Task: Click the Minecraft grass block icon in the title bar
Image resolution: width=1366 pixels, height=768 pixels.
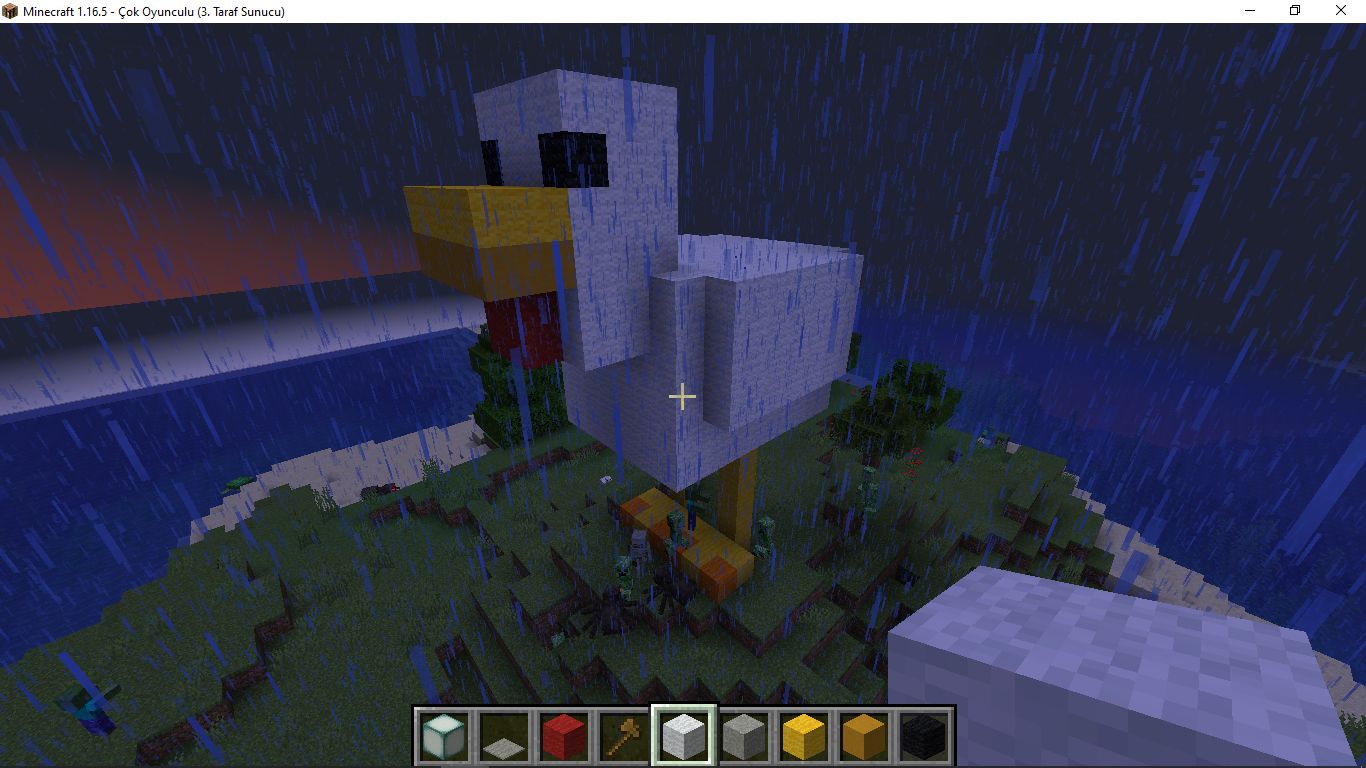Action: pyautogui.click(x=10, y=11)
